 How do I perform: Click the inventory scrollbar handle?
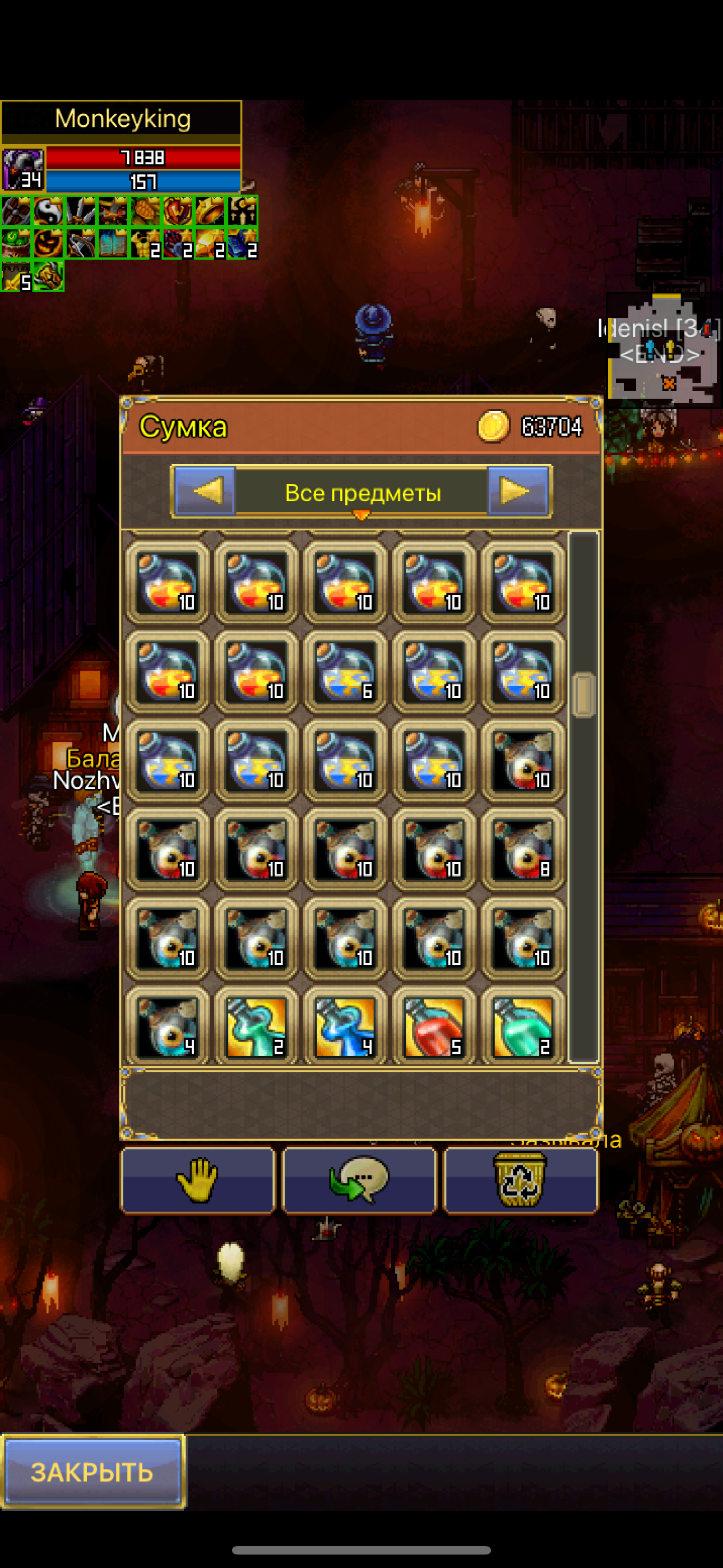click(583, 694)
